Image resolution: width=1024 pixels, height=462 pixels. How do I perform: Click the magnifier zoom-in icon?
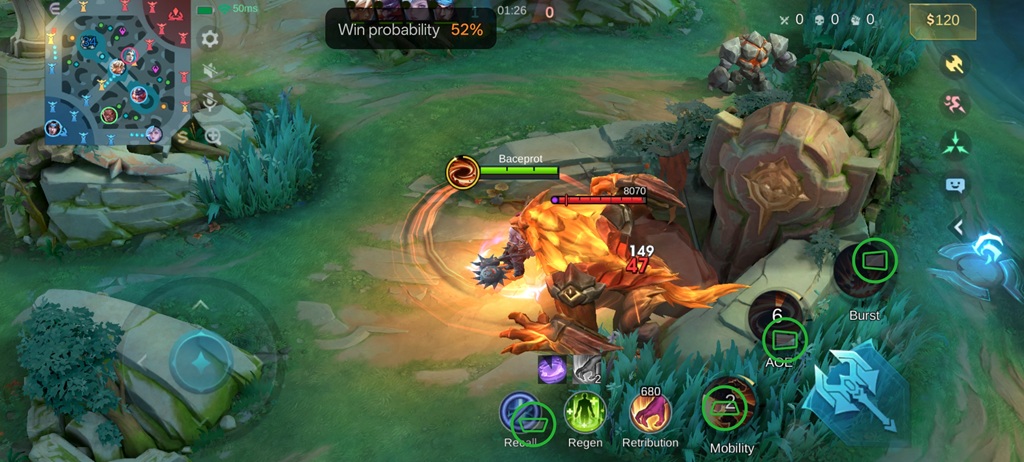(212, 136)
